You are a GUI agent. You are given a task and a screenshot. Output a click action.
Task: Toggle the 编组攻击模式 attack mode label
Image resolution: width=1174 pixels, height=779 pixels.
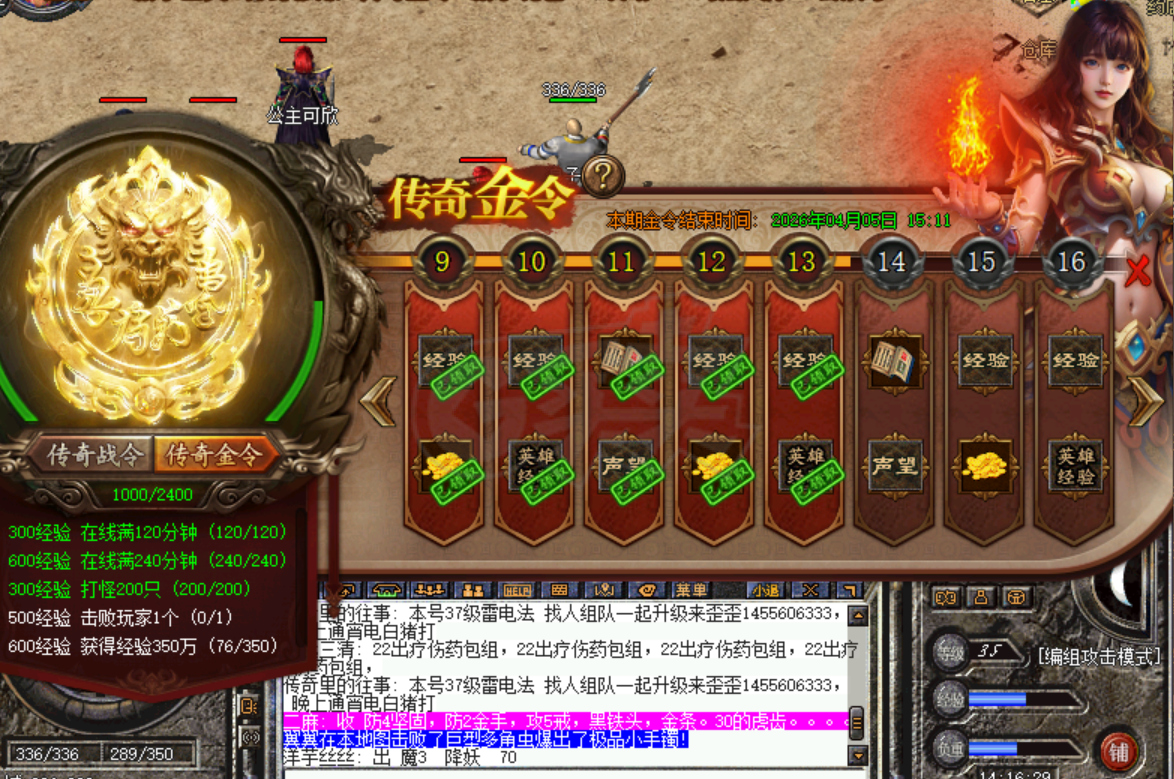tap(1098, 656)
